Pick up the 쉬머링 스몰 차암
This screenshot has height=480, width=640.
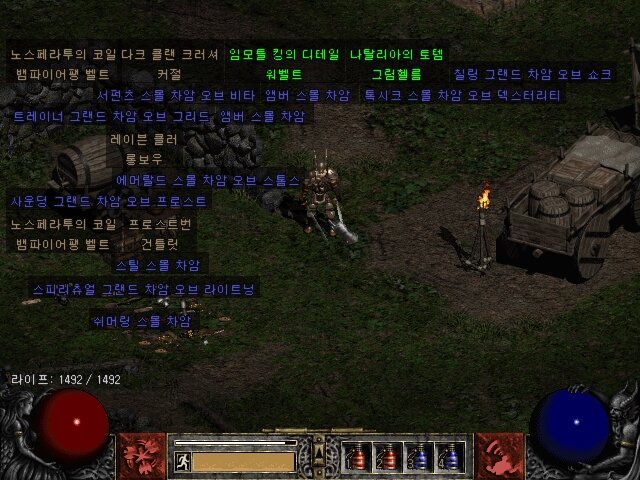tap(140, 321)
